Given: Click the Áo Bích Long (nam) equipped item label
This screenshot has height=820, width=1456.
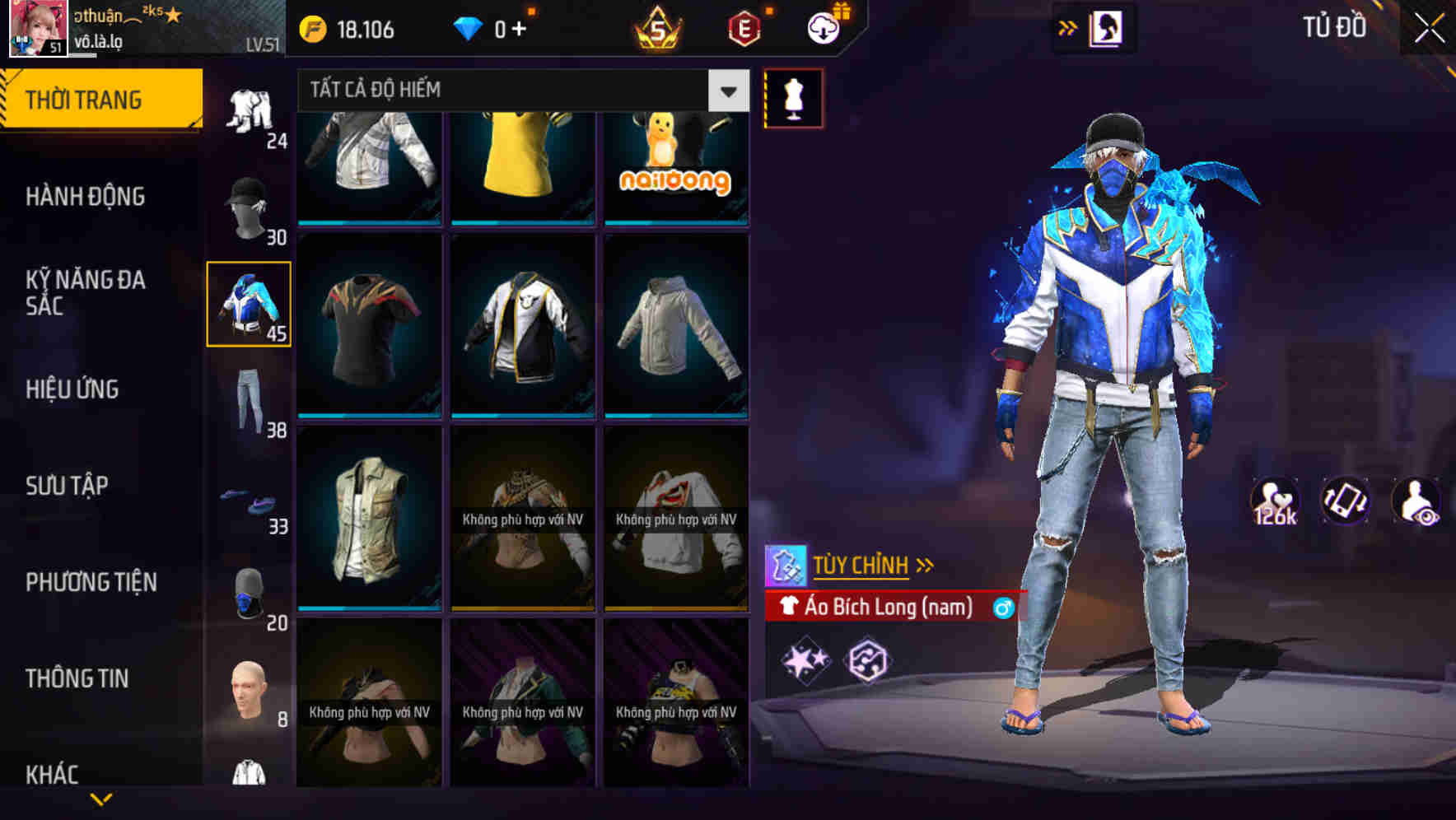Looking at the screenshot, I should point(889,608).
